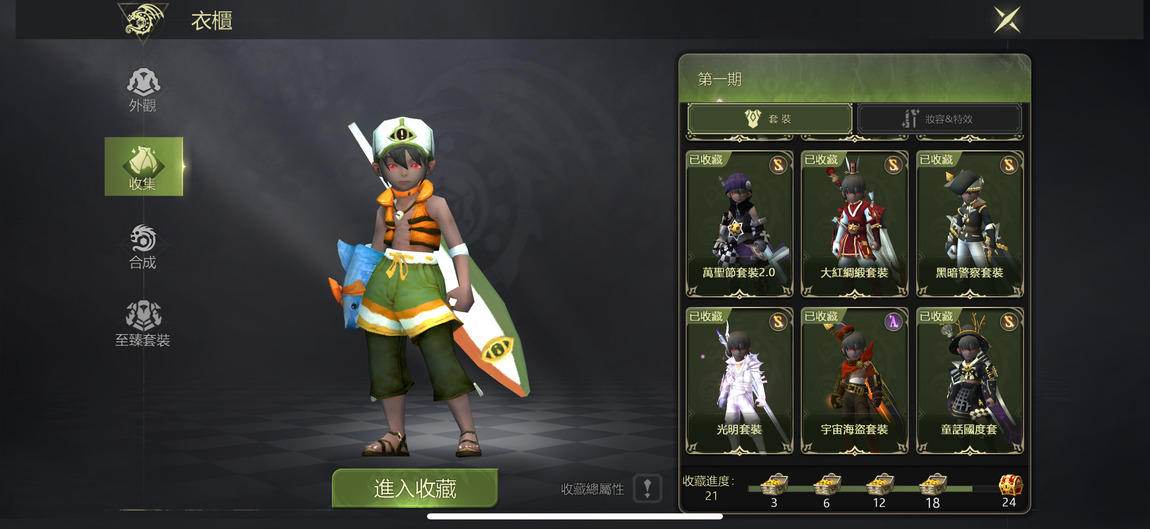The height and width of the screenshot is (529, 1150).
Task: Expand the 第一期 season header
Action: pos(854,79)
